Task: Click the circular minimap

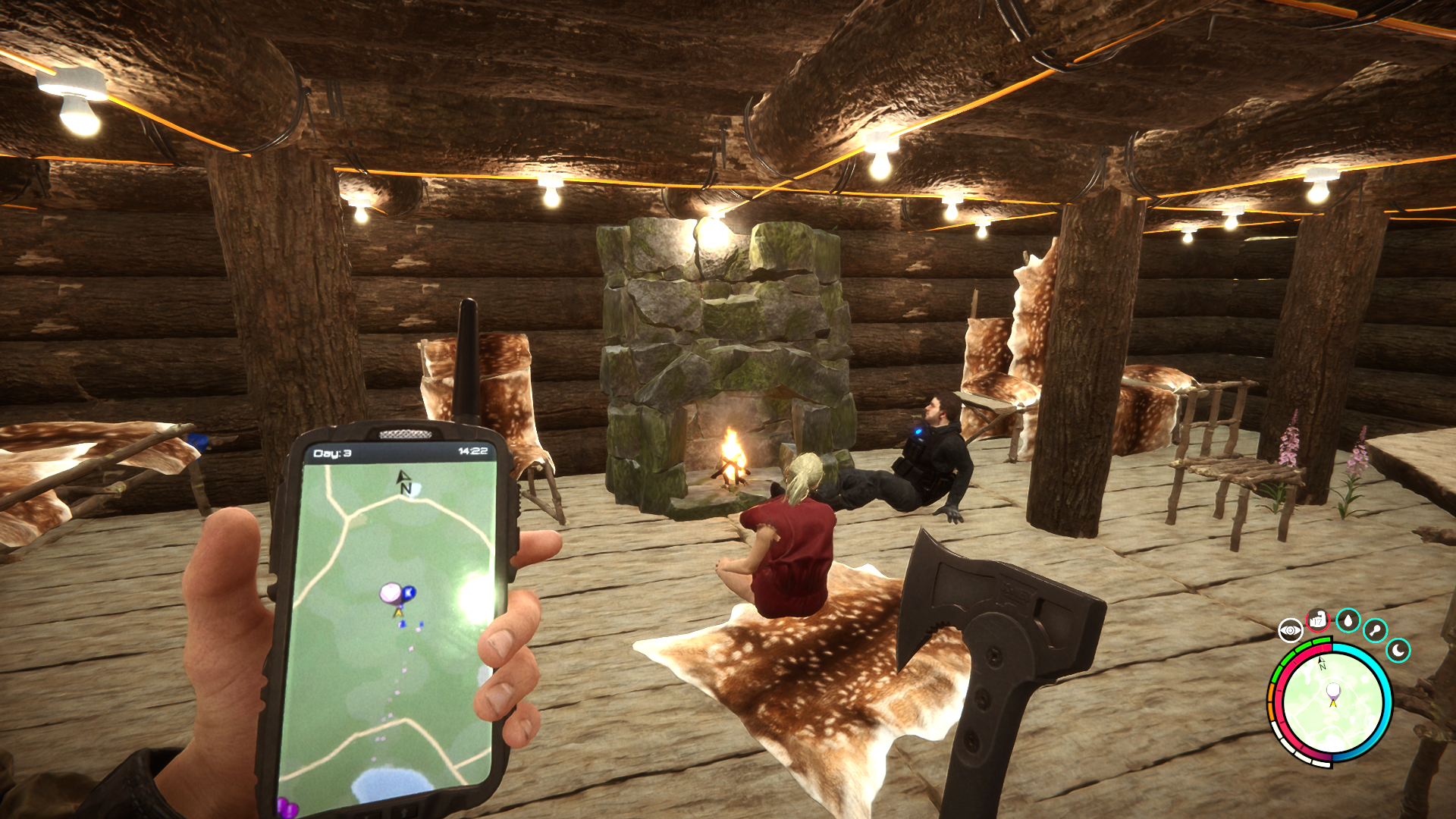Action: pyautogui.click(x=1332, y=702)
